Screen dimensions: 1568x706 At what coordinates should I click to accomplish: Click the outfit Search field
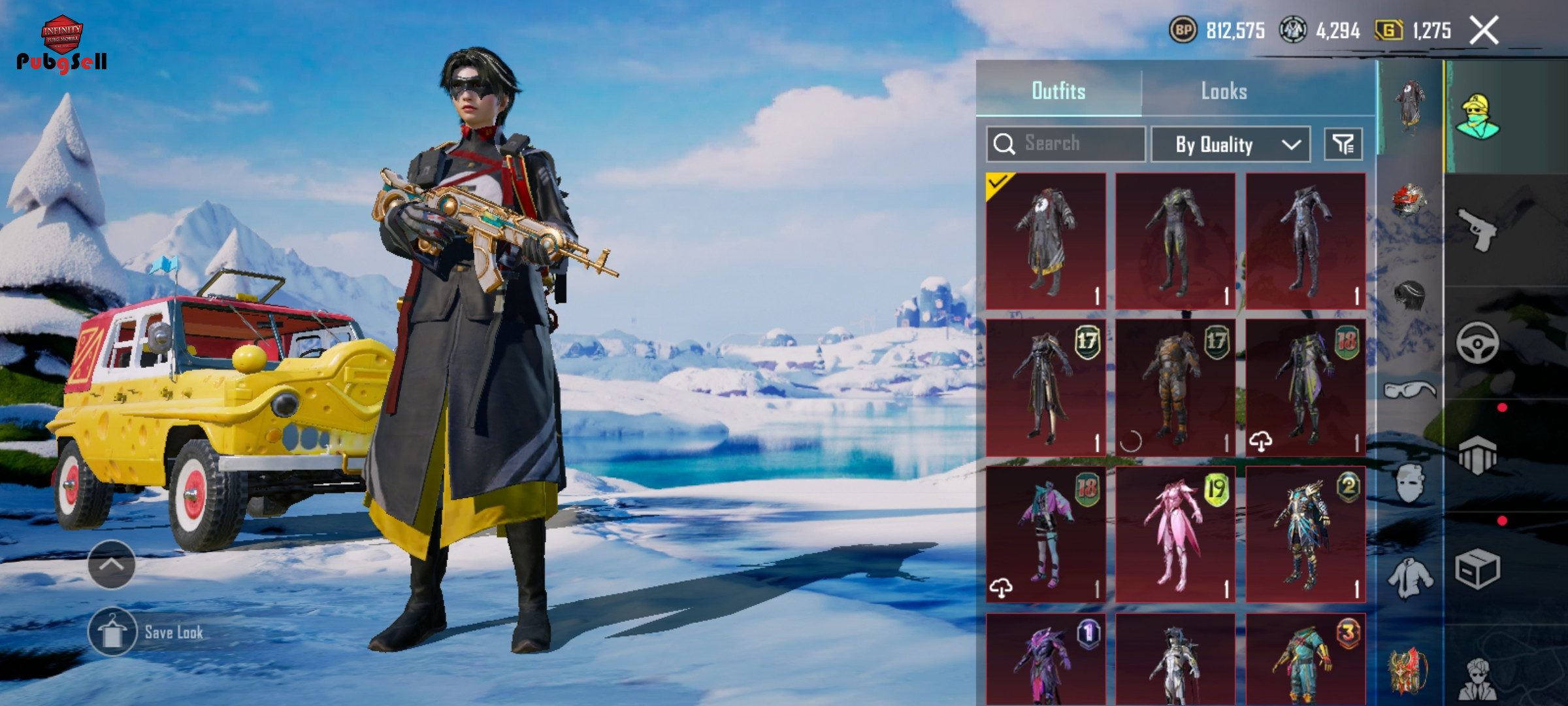1066,144
